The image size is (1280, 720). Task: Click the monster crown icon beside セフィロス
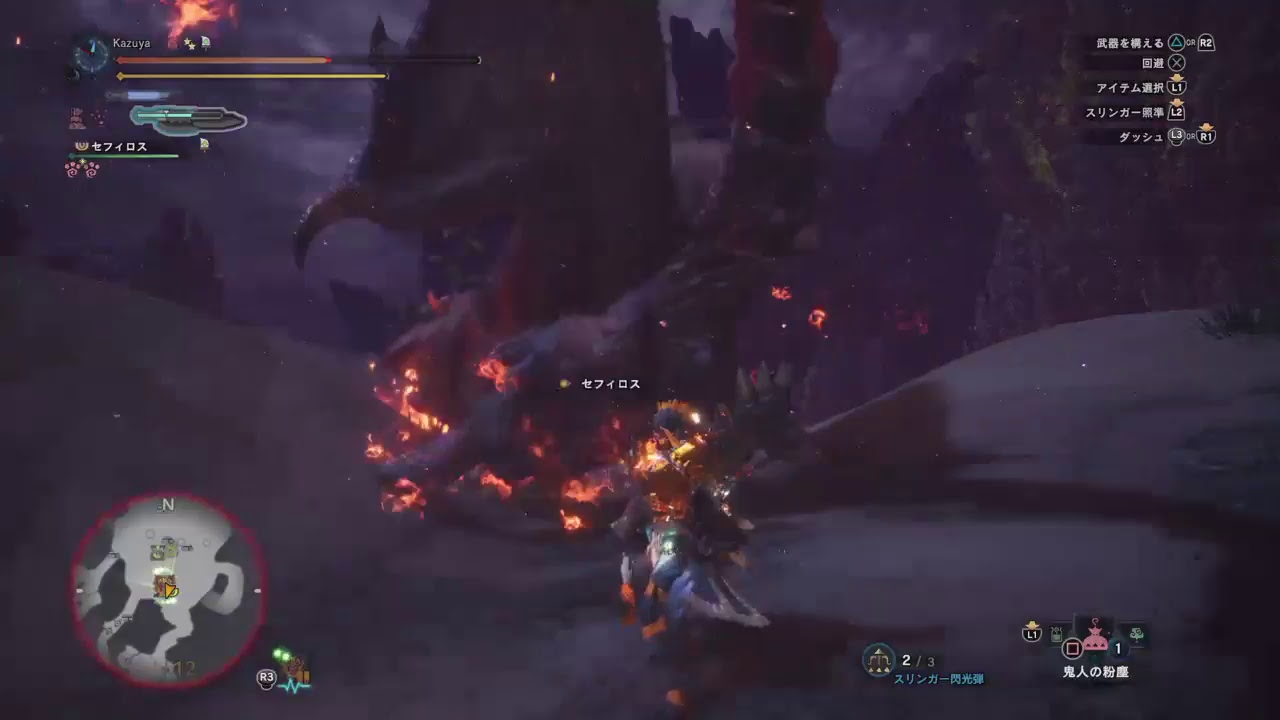point(81,147)
